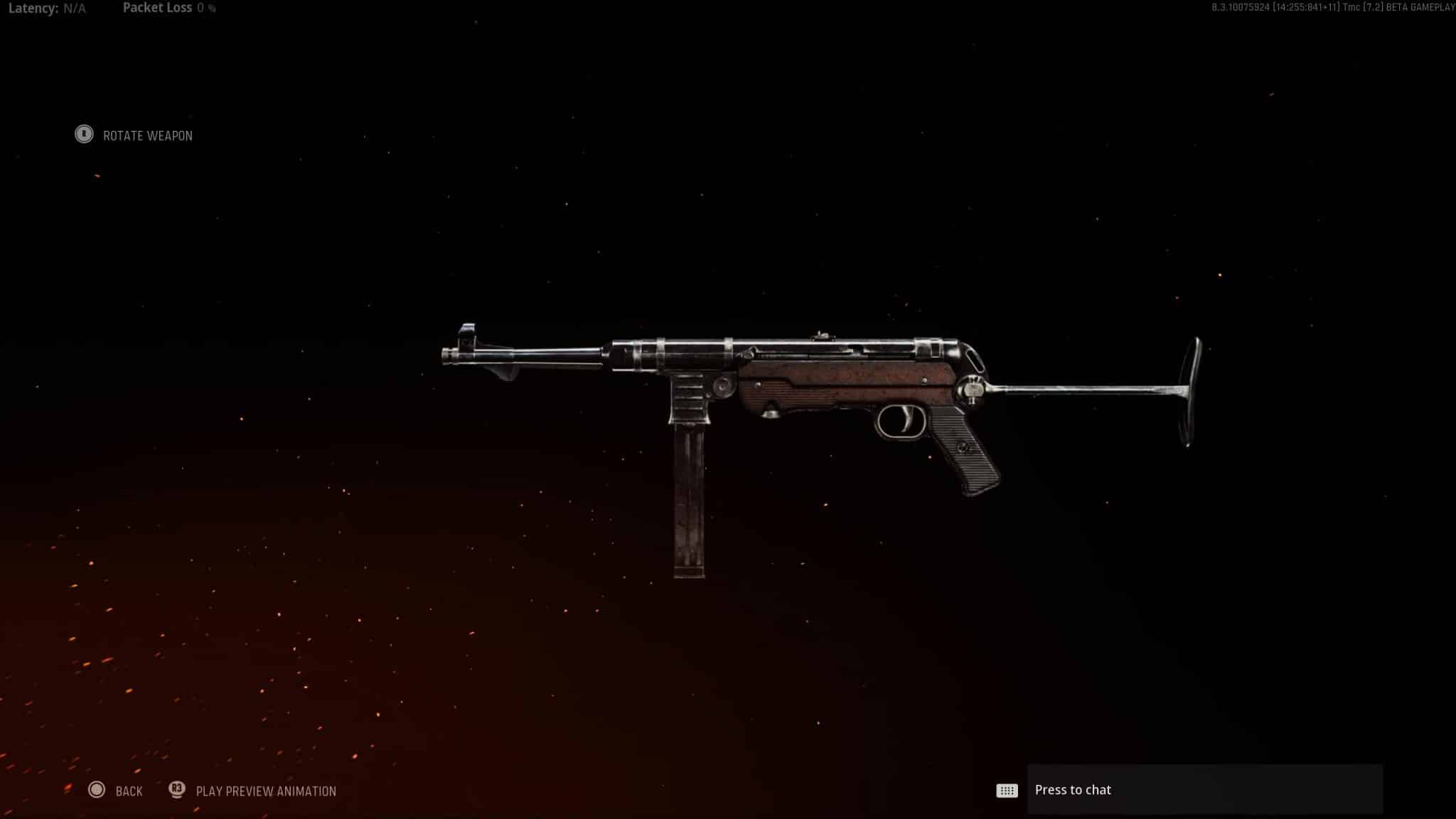Open the Press to chat box
Viewport: 1456px width, 819px height.
[x=1204, y=790]
